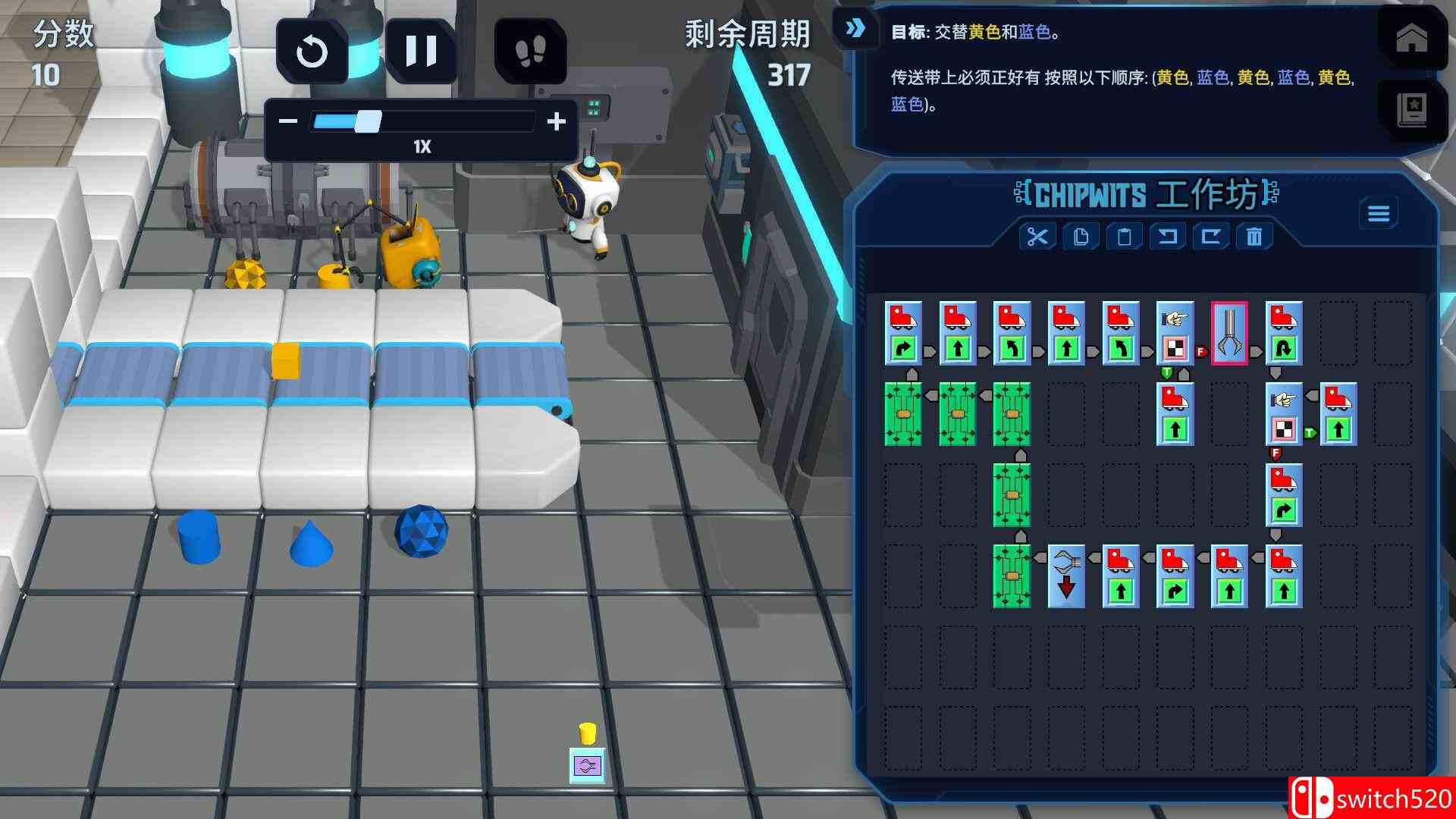Image resolution: width=1456 pixels, height=819 pixels.
Task: Click the undo arrow icon
Action: click(1168, 237)
